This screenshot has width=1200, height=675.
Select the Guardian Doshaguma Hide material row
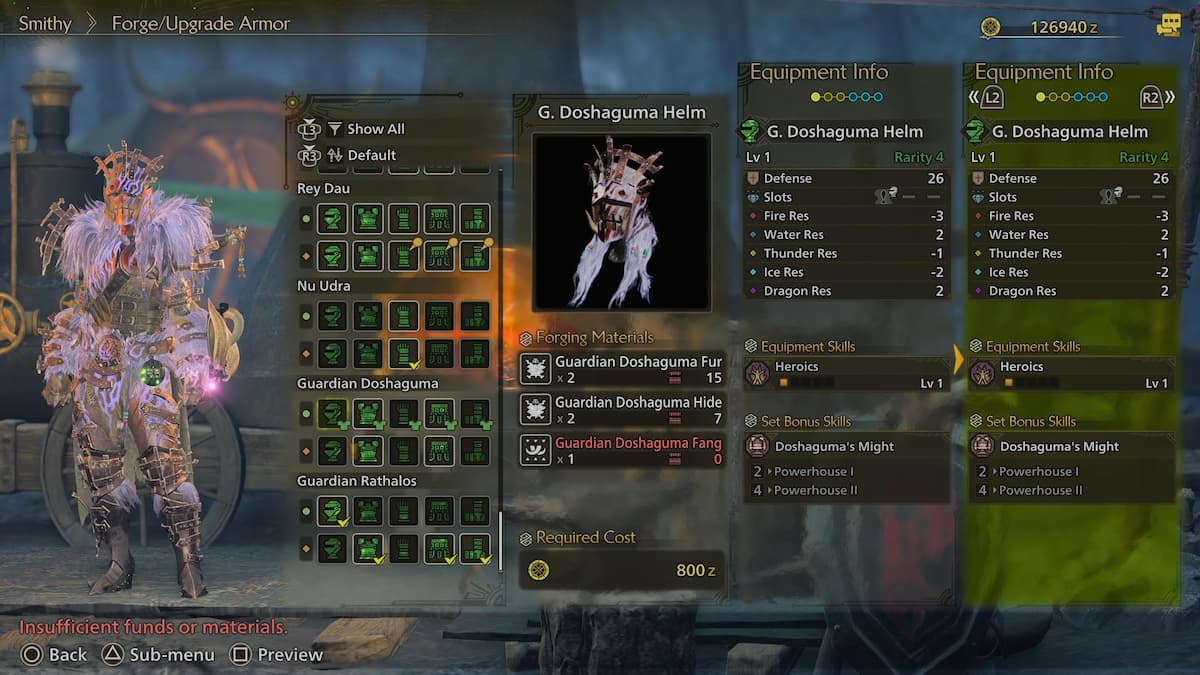coord(621,409)
